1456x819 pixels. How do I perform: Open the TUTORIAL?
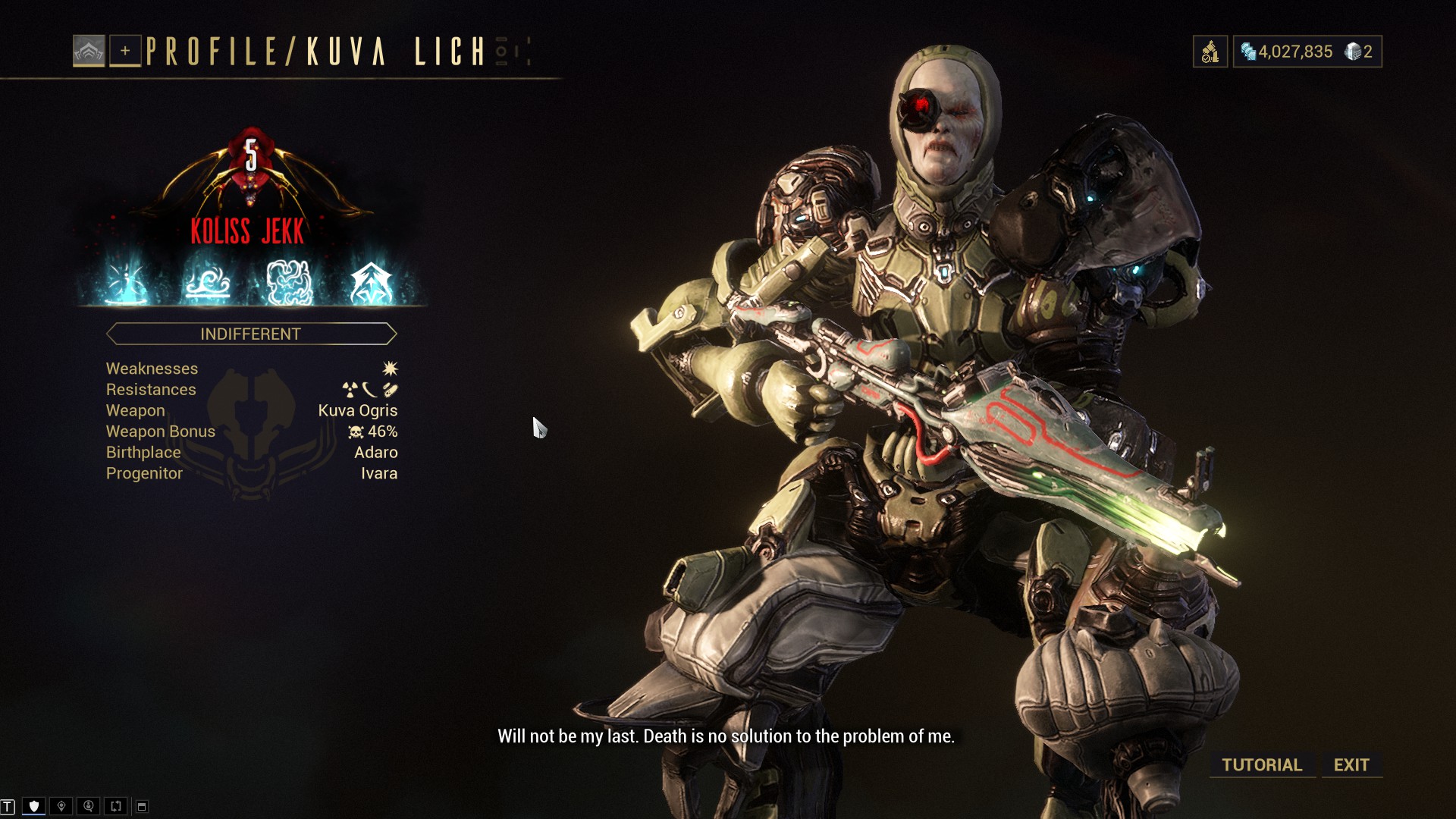[1261, 764]
